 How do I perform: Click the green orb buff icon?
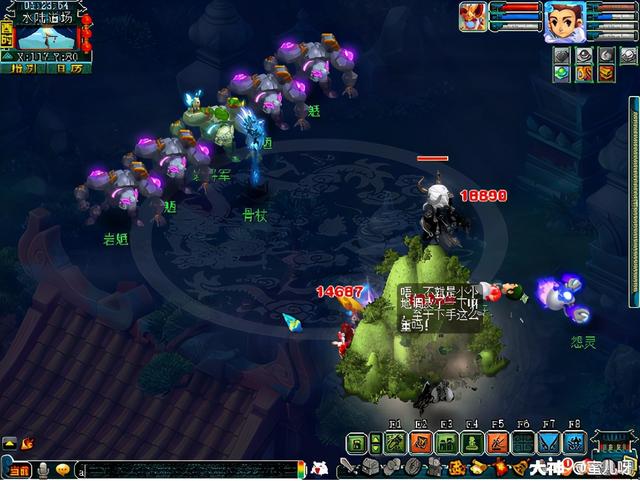[x=561, y=73]
